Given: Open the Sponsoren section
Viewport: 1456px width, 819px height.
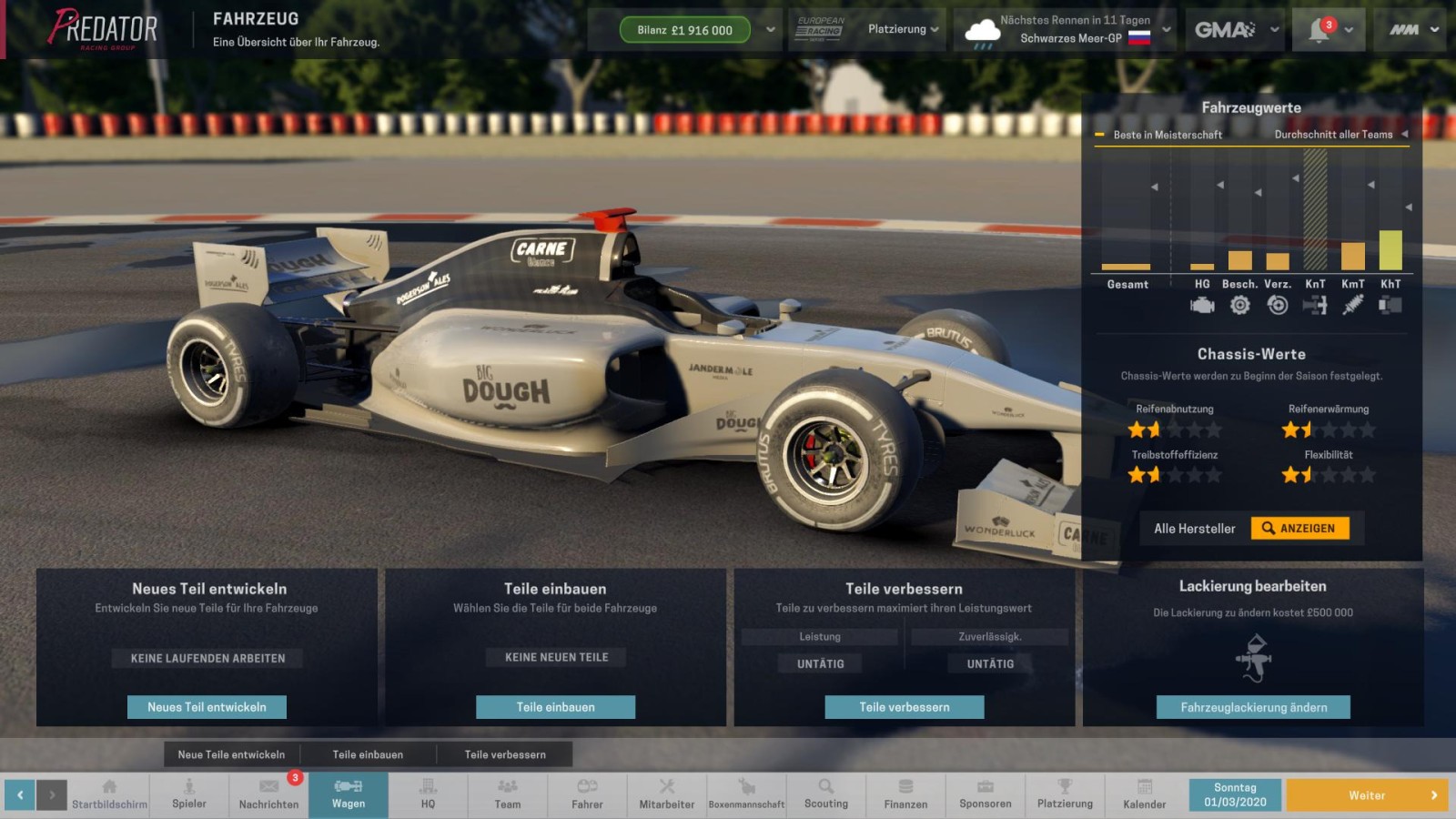Looking at the screenshot, I should point(985,794).
